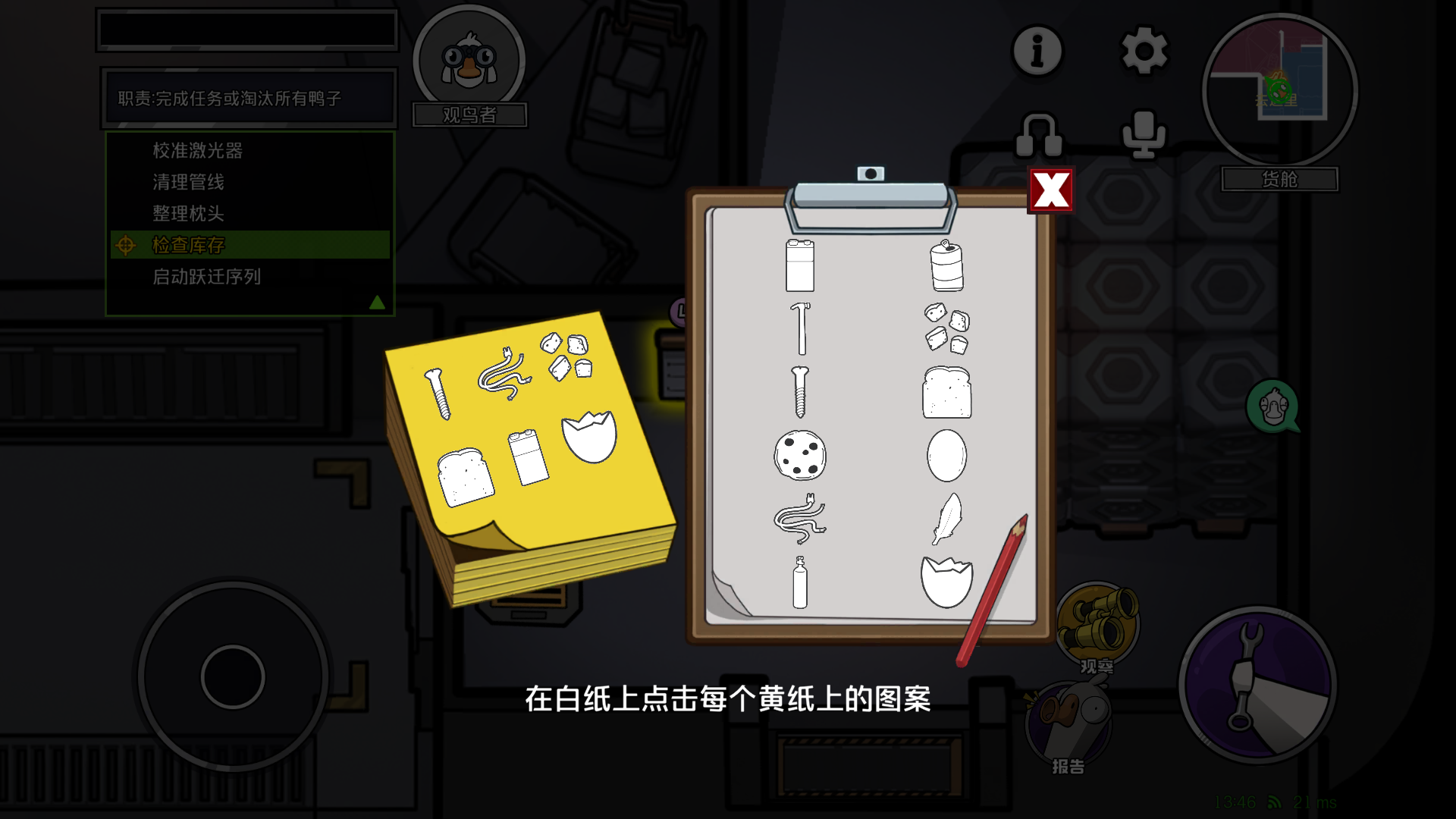
Task: Open the game info panel
Action: click(x=1036, y=52)
